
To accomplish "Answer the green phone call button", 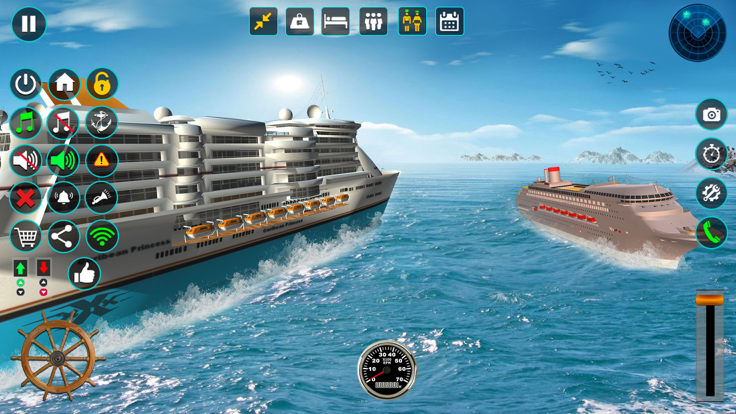I will pos(711,233).
